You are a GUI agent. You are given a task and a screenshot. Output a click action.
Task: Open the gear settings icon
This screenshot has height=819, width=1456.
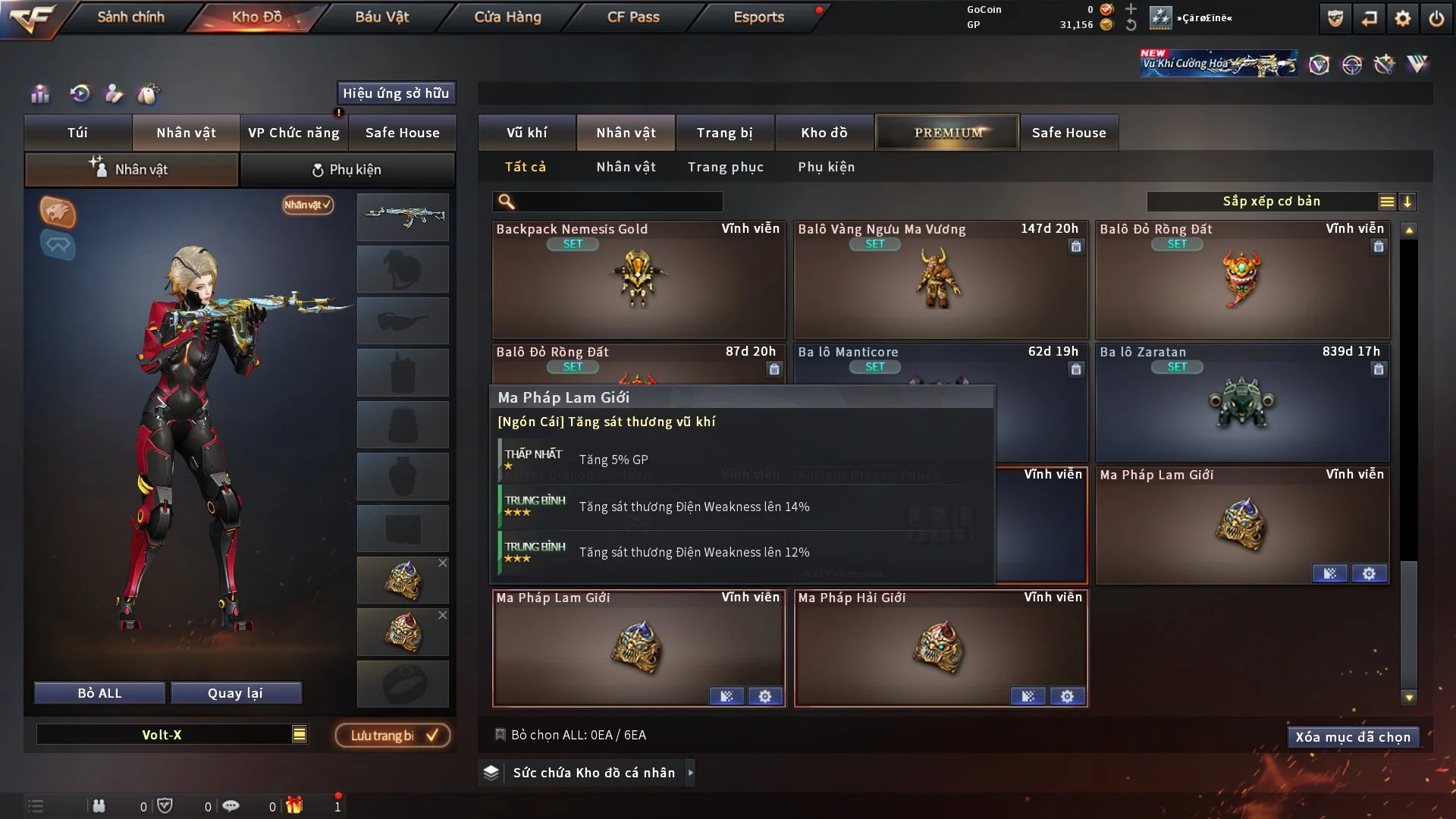point(1402,18)
